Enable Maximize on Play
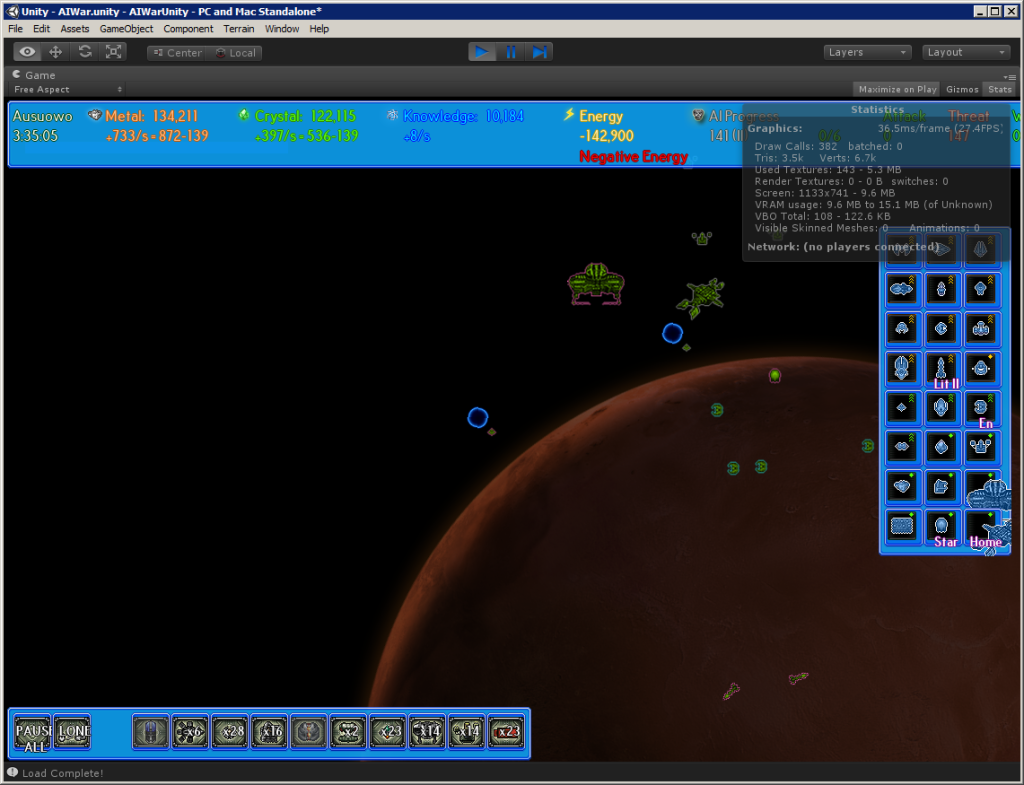 pyautogui.click(x=897, y=89)
